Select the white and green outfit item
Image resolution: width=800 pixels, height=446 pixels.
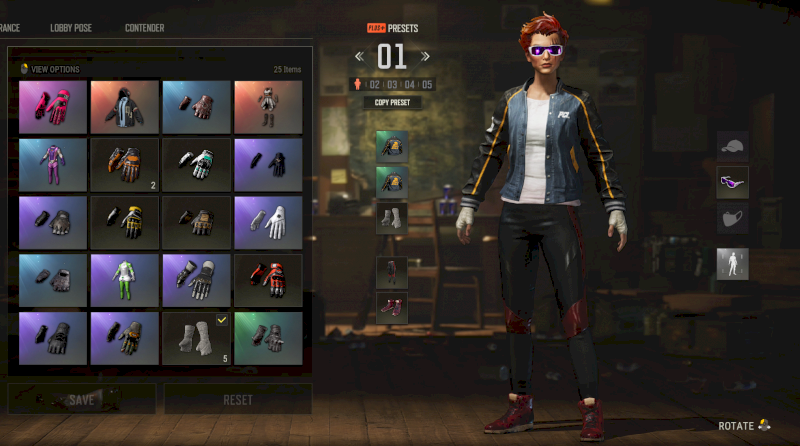click(125, 280)
